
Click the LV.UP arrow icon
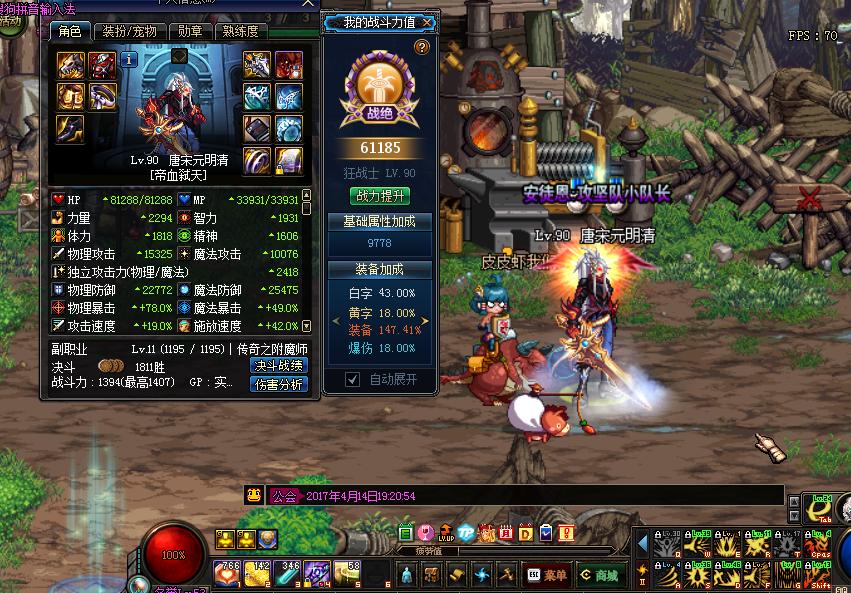pos(445,533)
